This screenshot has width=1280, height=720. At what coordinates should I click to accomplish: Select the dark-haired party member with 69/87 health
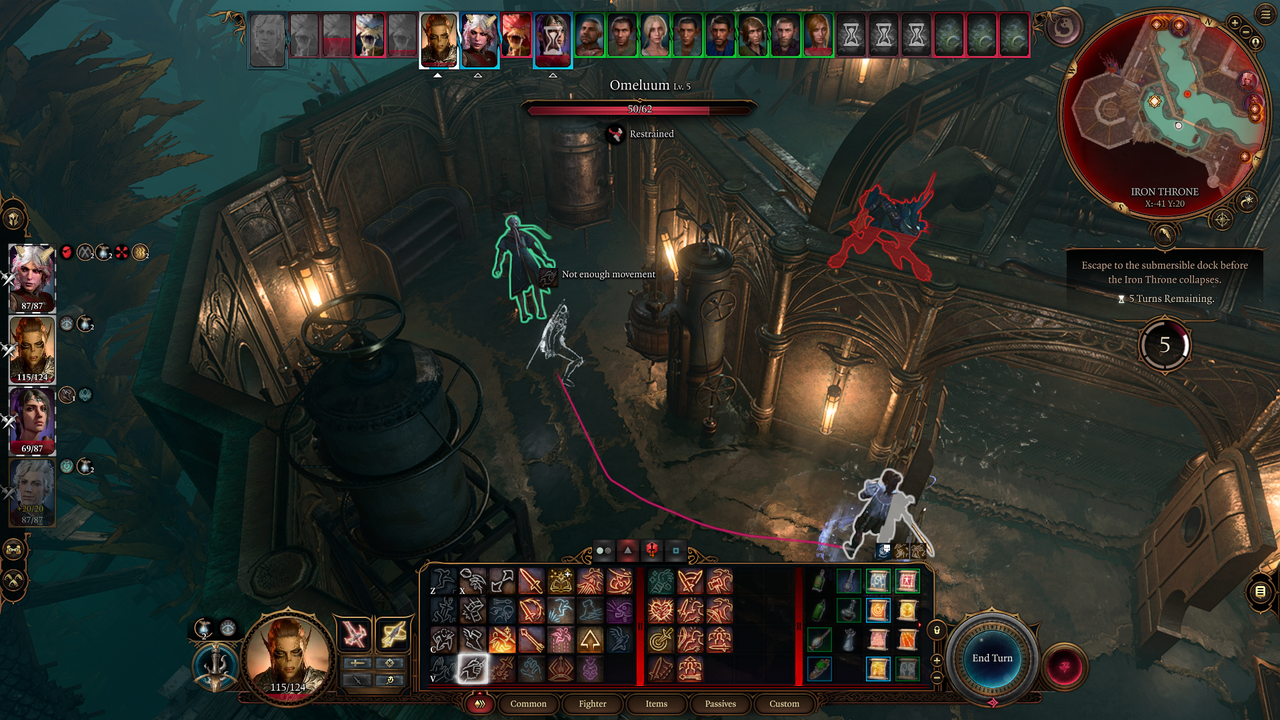click(31, 419)
